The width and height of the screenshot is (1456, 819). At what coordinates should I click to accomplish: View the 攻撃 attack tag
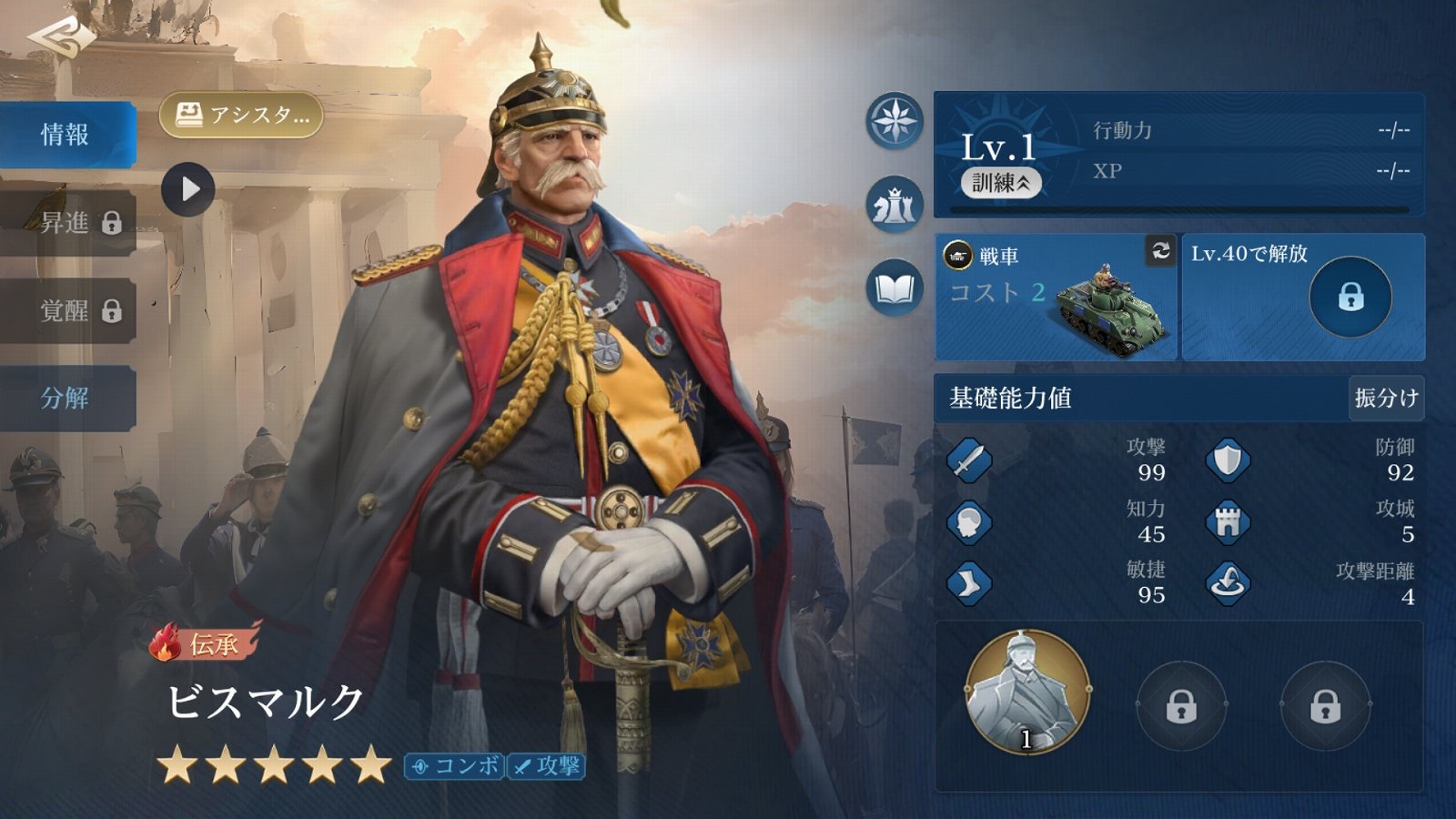547,766
